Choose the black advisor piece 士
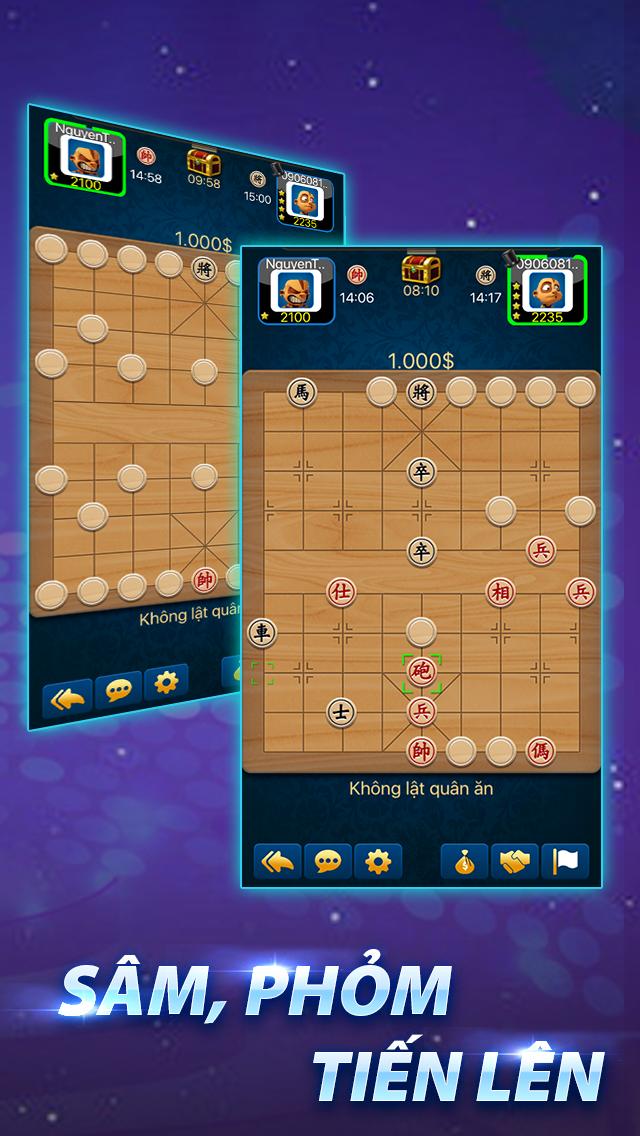Image resolution: width=640 pixels, height=1136 pixels. tap(341, 712)
